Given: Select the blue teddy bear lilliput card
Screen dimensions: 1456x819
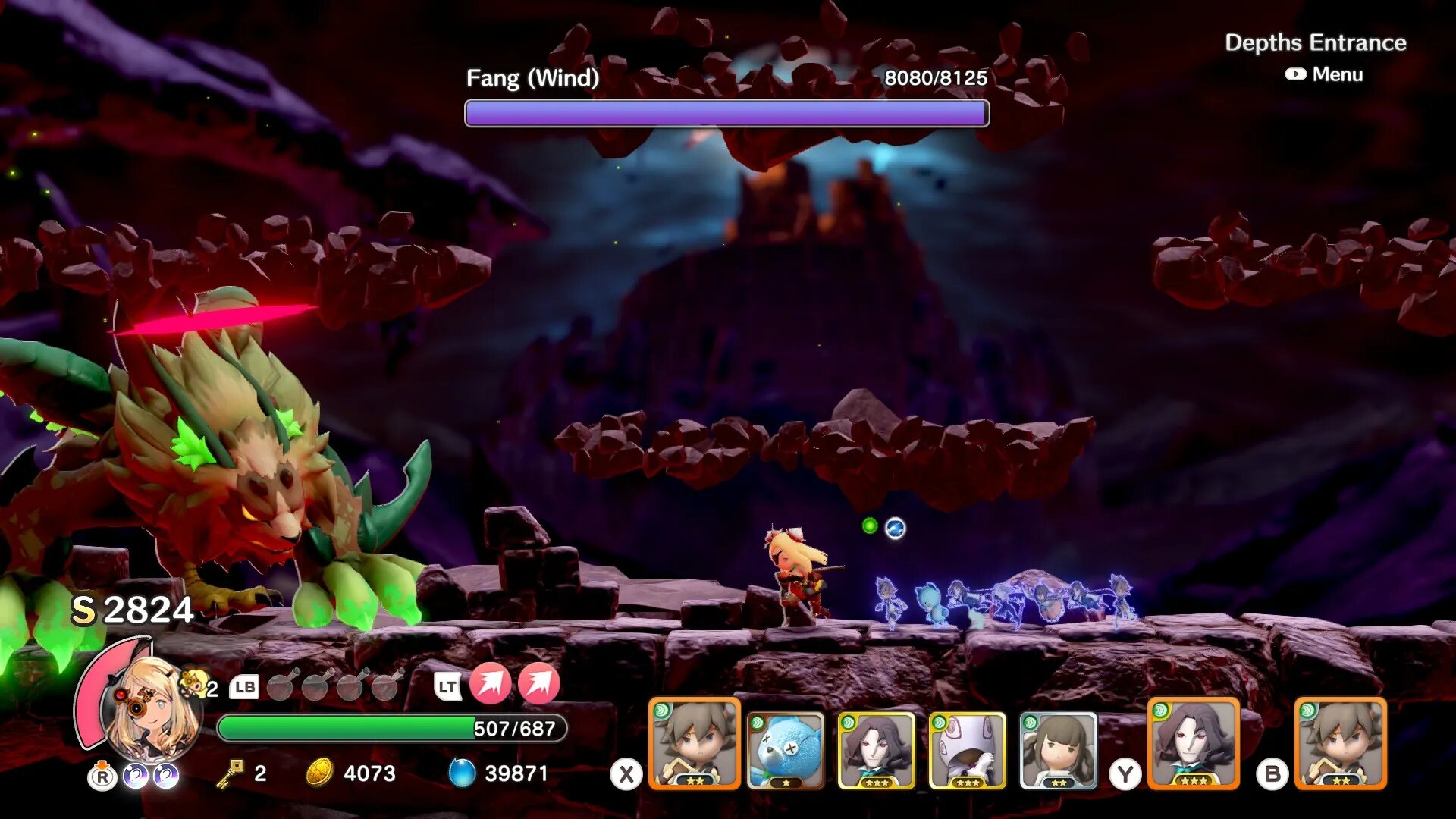Looking at the screenshot, I should [x=785, y=750].
